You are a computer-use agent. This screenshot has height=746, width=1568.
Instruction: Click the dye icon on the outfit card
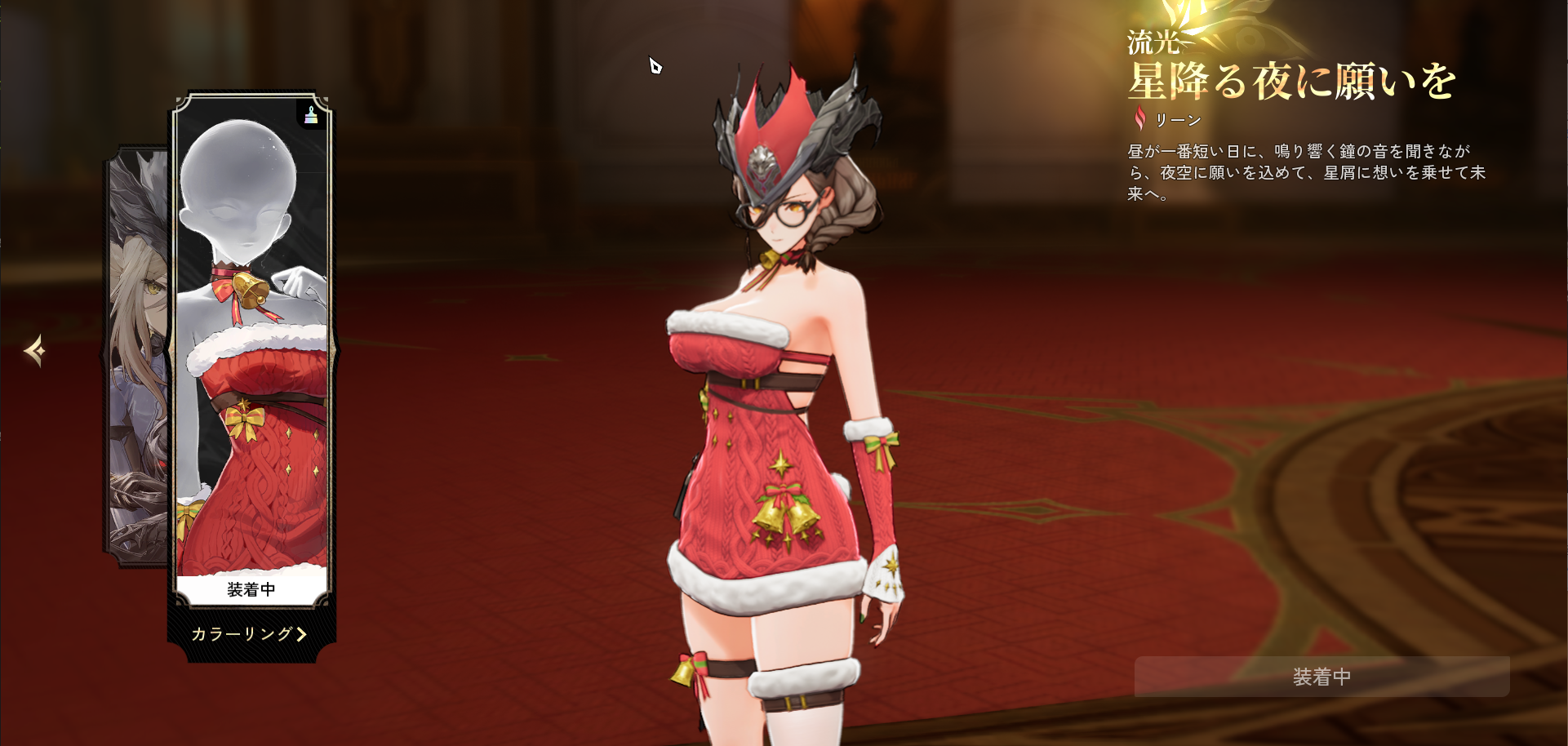(311, 116)
